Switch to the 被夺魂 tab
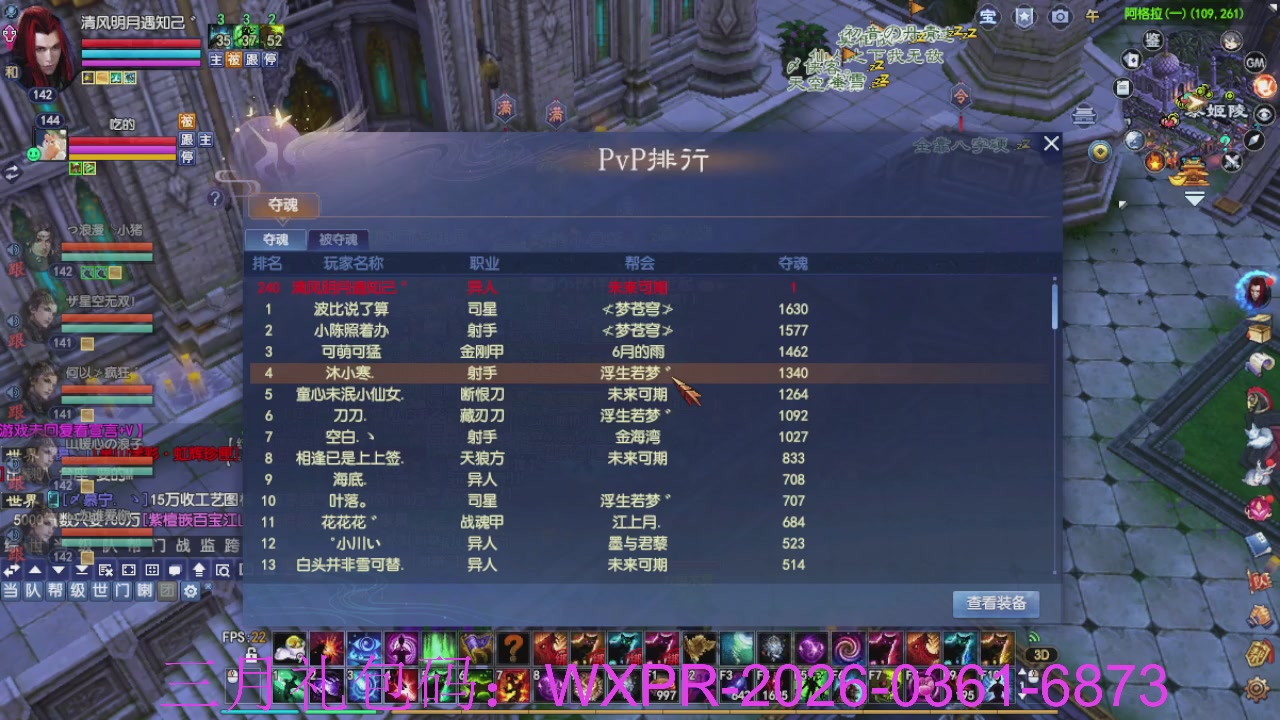 (338, 239)
